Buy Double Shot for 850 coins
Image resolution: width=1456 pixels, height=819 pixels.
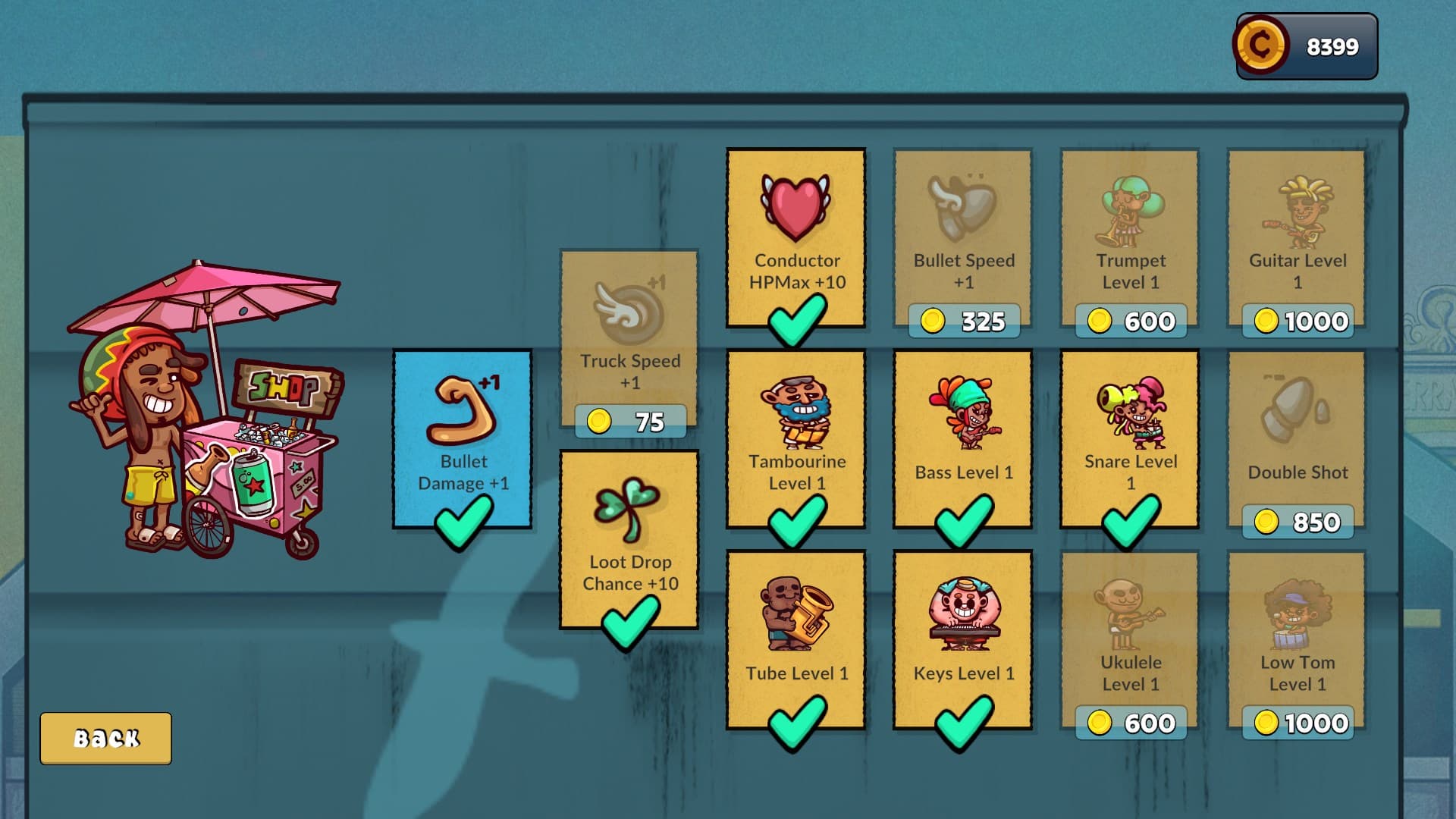click(1298, 521)
